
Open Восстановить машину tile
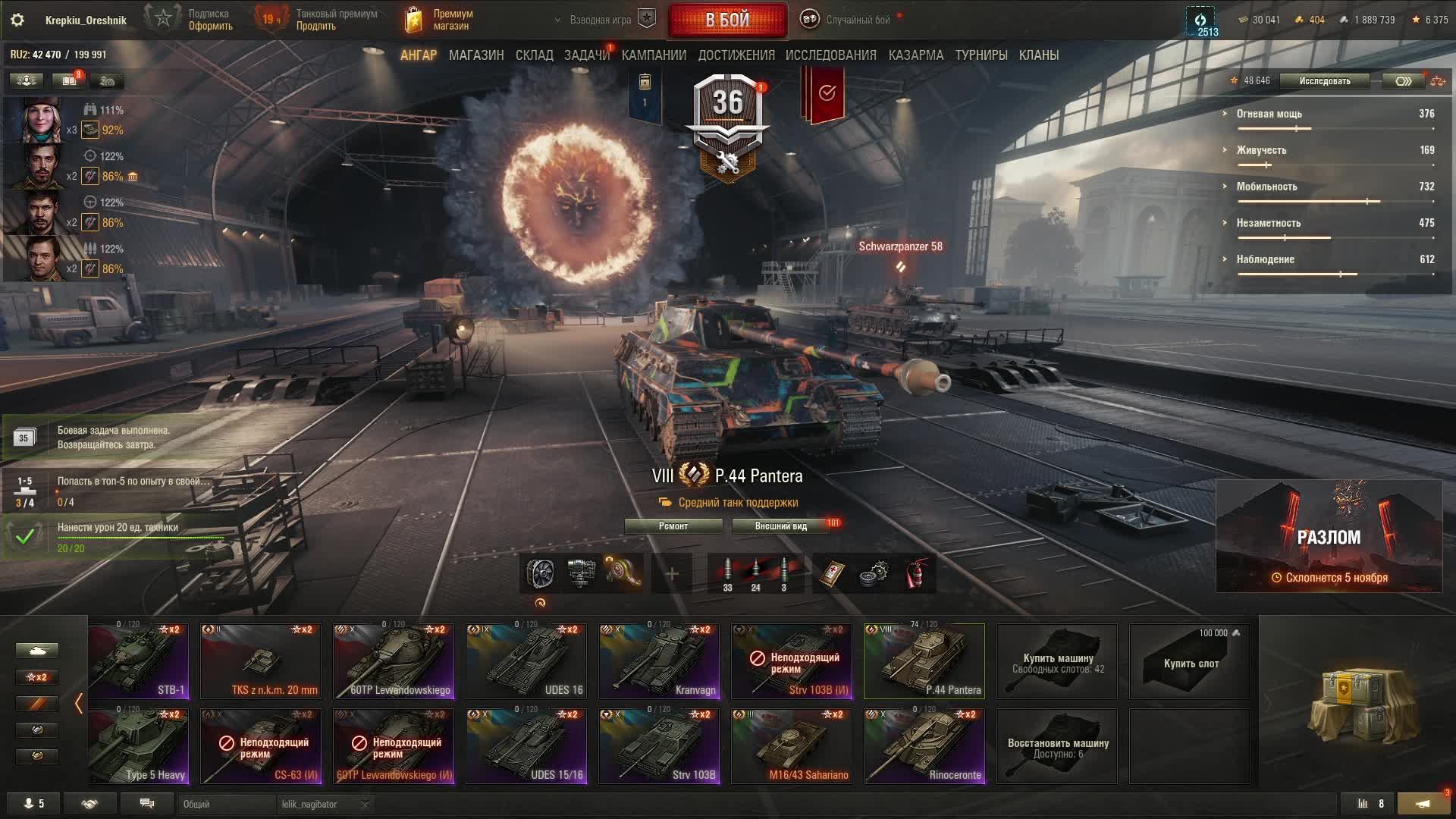click(x=1056, y=745)
